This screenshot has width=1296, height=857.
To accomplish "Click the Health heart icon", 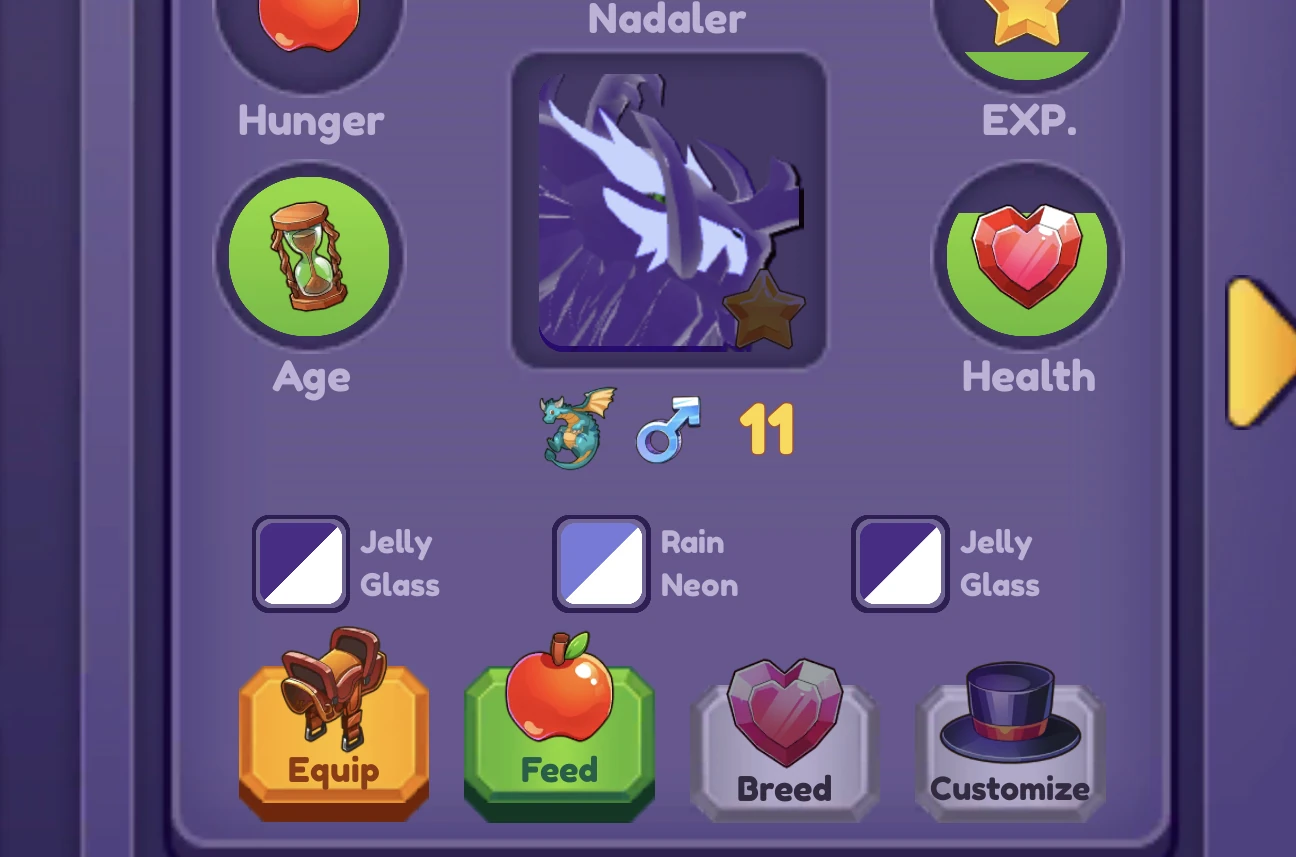I will 1027,257.
